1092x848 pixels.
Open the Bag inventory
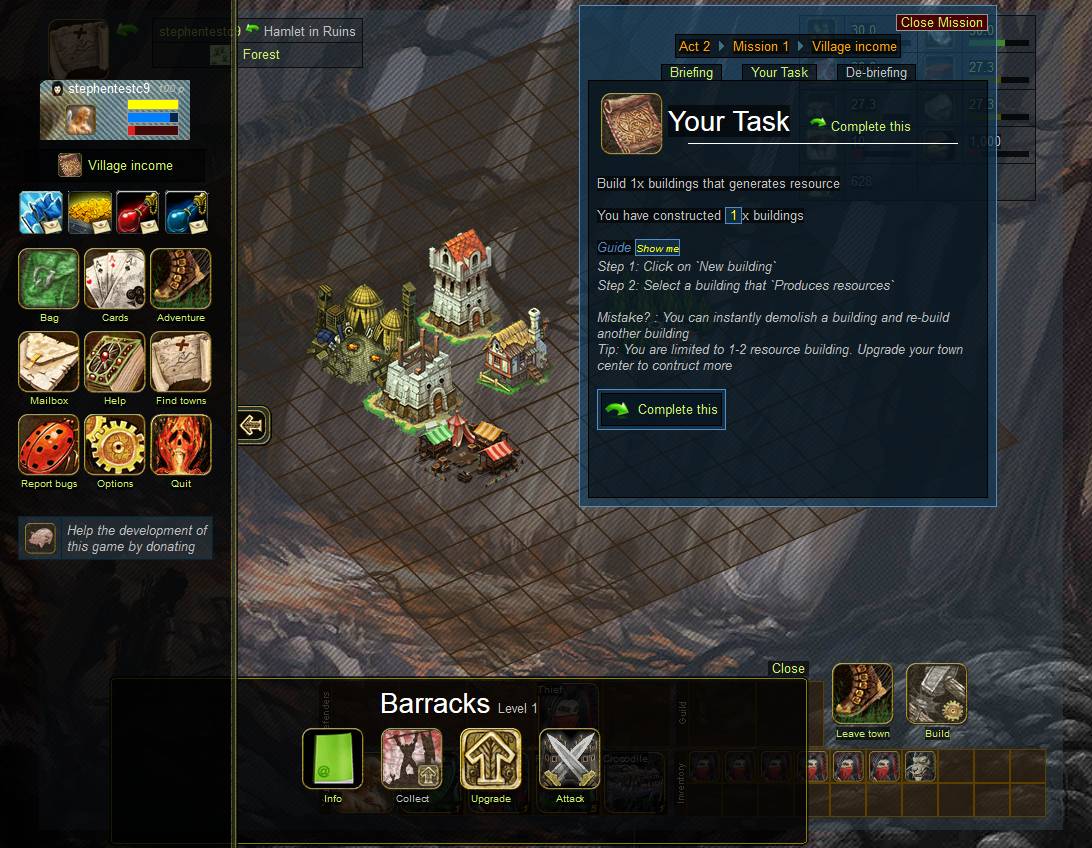pyautogui.click(x=49, y=279)
